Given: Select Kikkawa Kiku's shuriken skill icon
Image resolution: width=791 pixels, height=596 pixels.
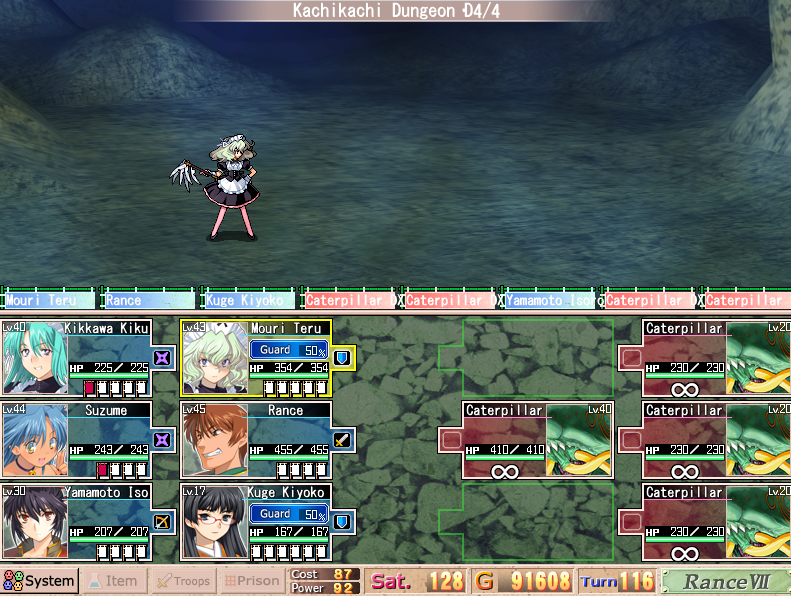Looking at the screenshot, I should [163, 357].
